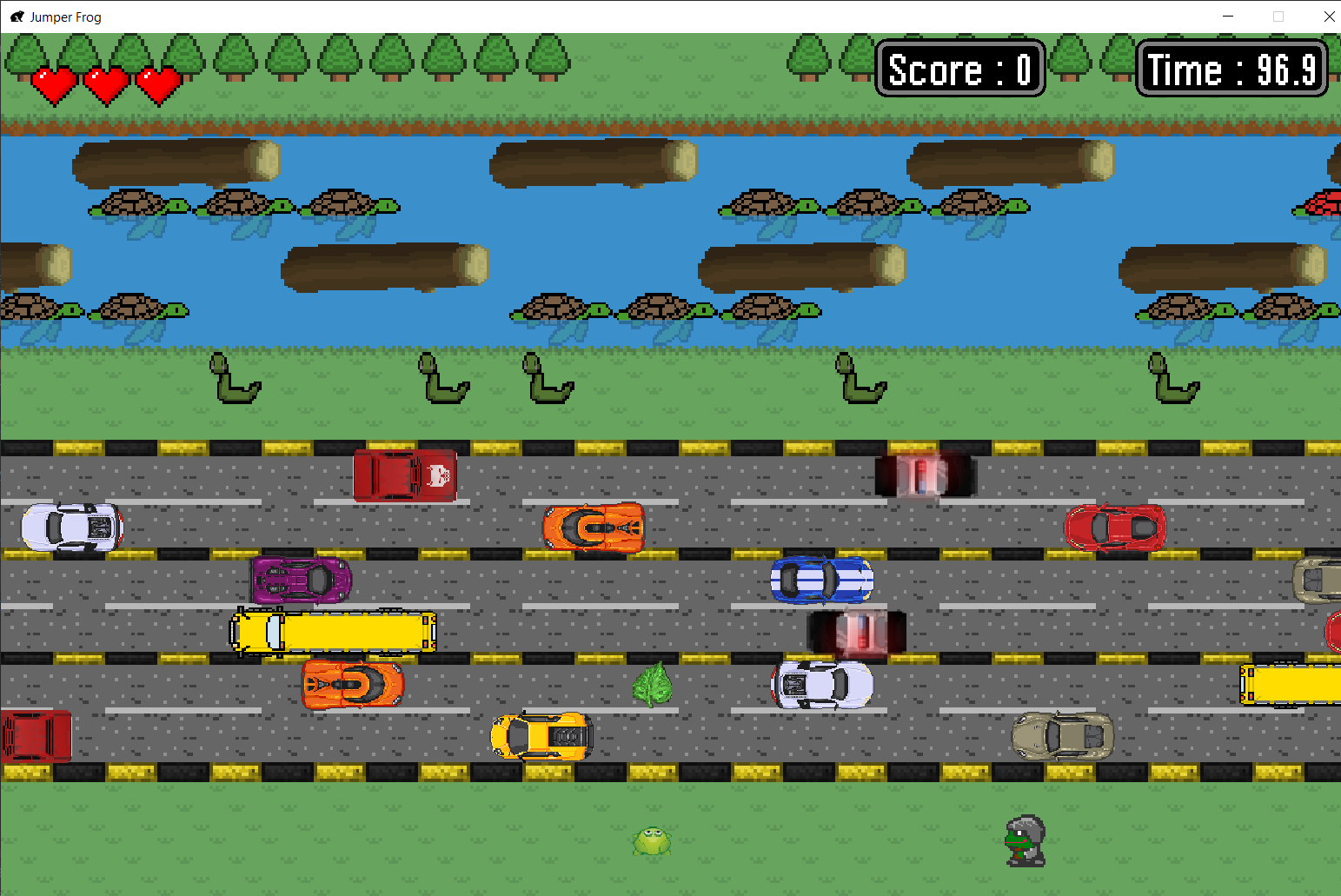Viewport: 1341px width, 896px height.
Task: Click the tan car near the bottom right
Action: click(x=1062, y=734)
